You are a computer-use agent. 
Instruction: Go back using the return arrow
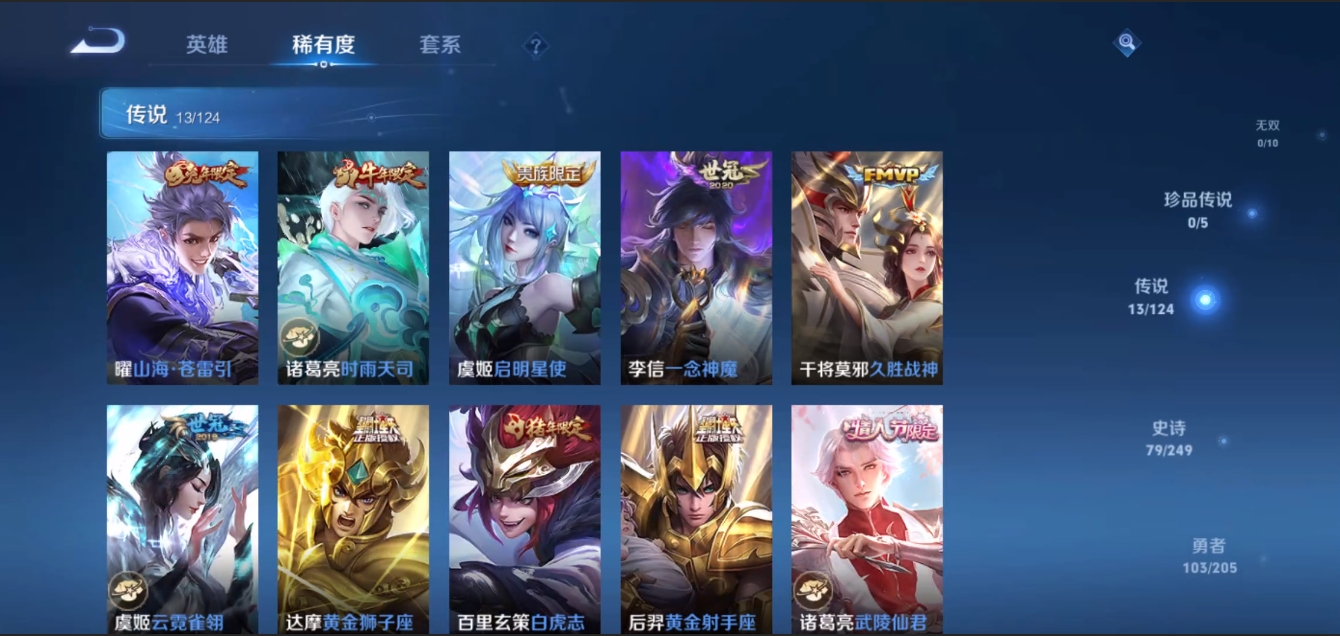(98, 42)
